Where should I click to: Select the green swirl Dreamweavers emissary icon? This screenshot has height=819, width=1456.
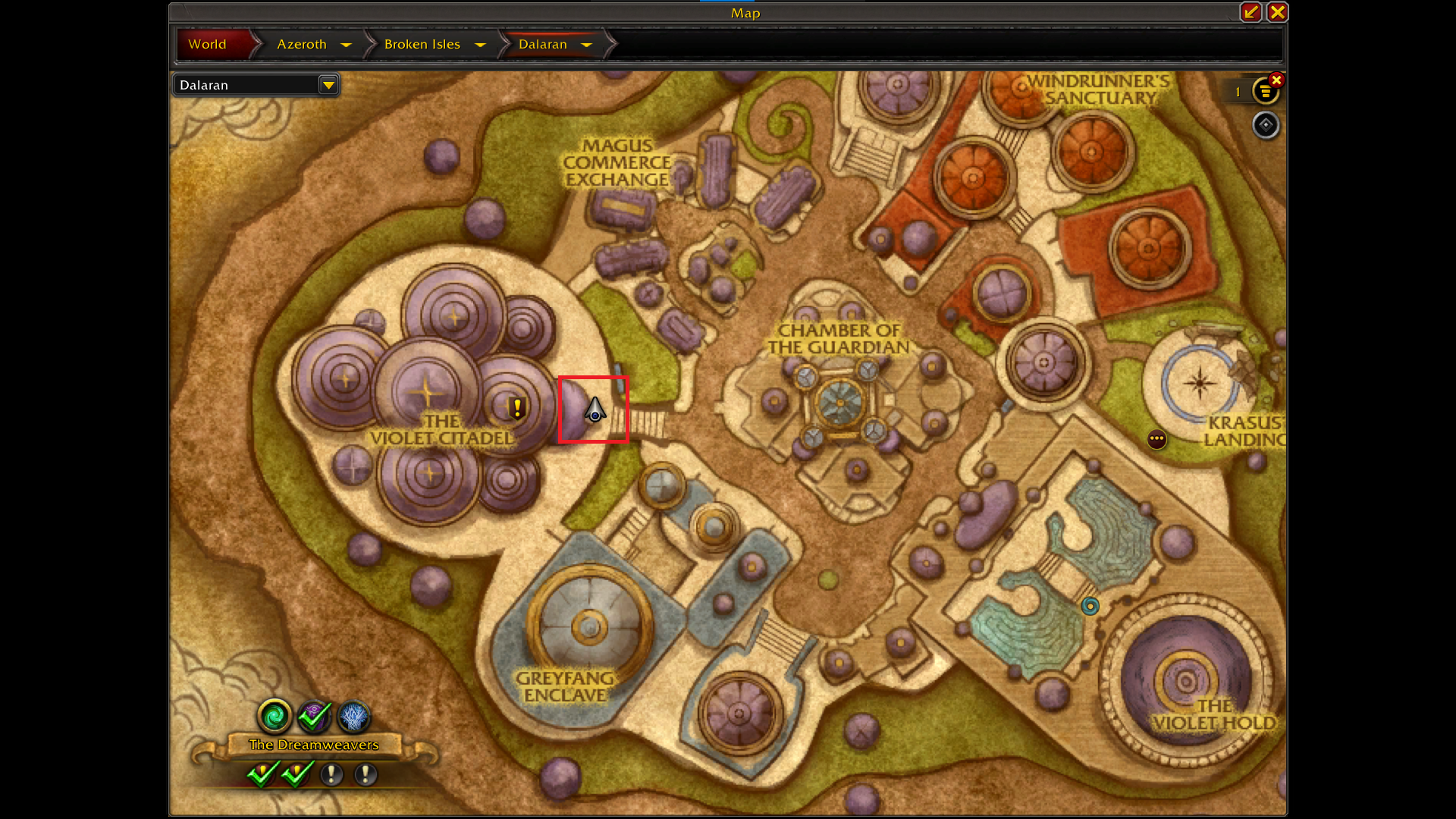pyautogui.click(x=275, y=715)
